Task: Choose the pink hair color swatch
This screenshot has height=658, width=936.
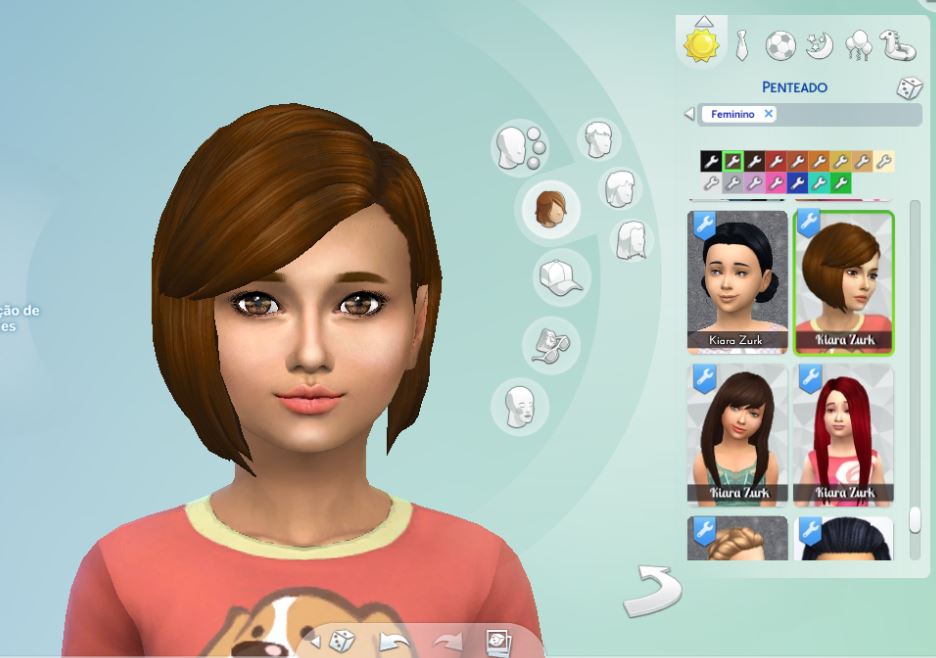Action: [776, 183]
